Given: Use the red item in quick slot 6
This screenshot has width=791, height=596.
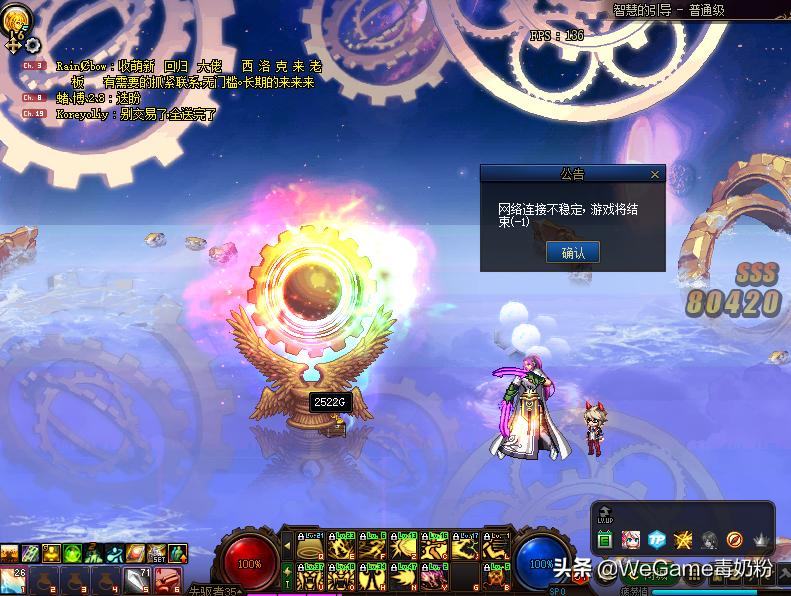Looking at the screenshot, I should [168, 578].
